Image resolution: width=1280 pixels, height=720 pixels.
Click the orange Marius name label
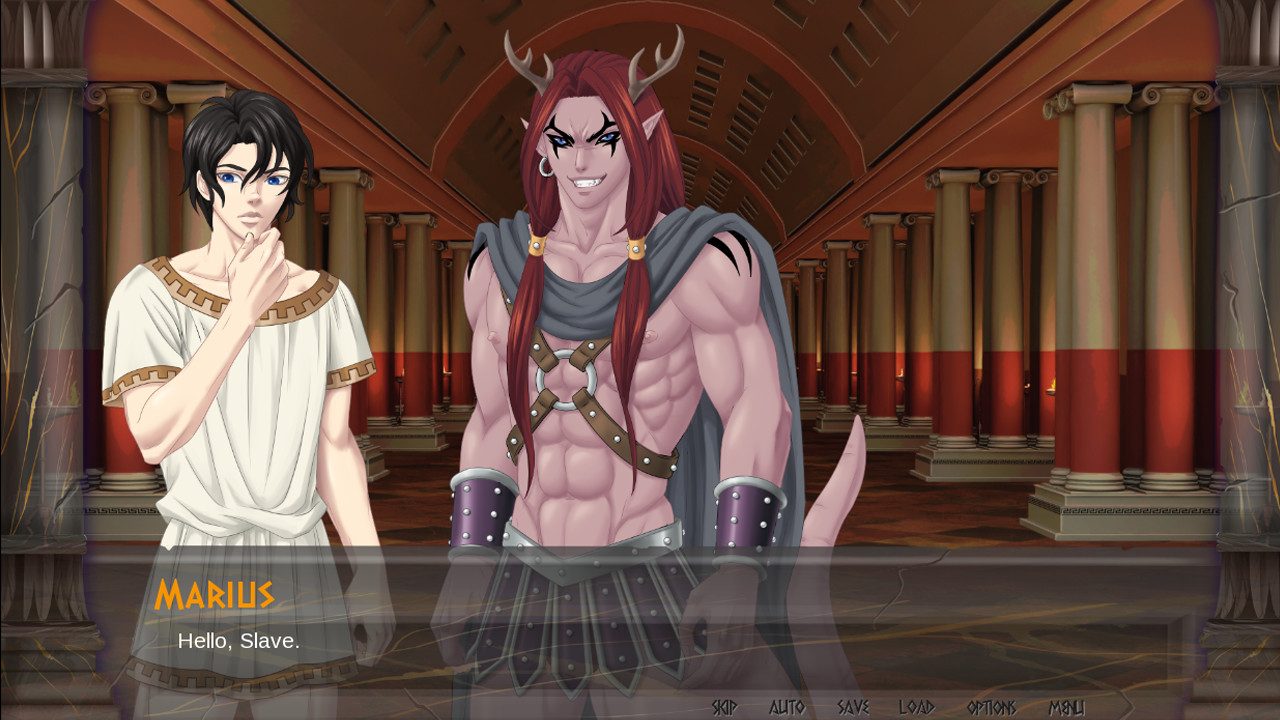(x=216, y=594)
